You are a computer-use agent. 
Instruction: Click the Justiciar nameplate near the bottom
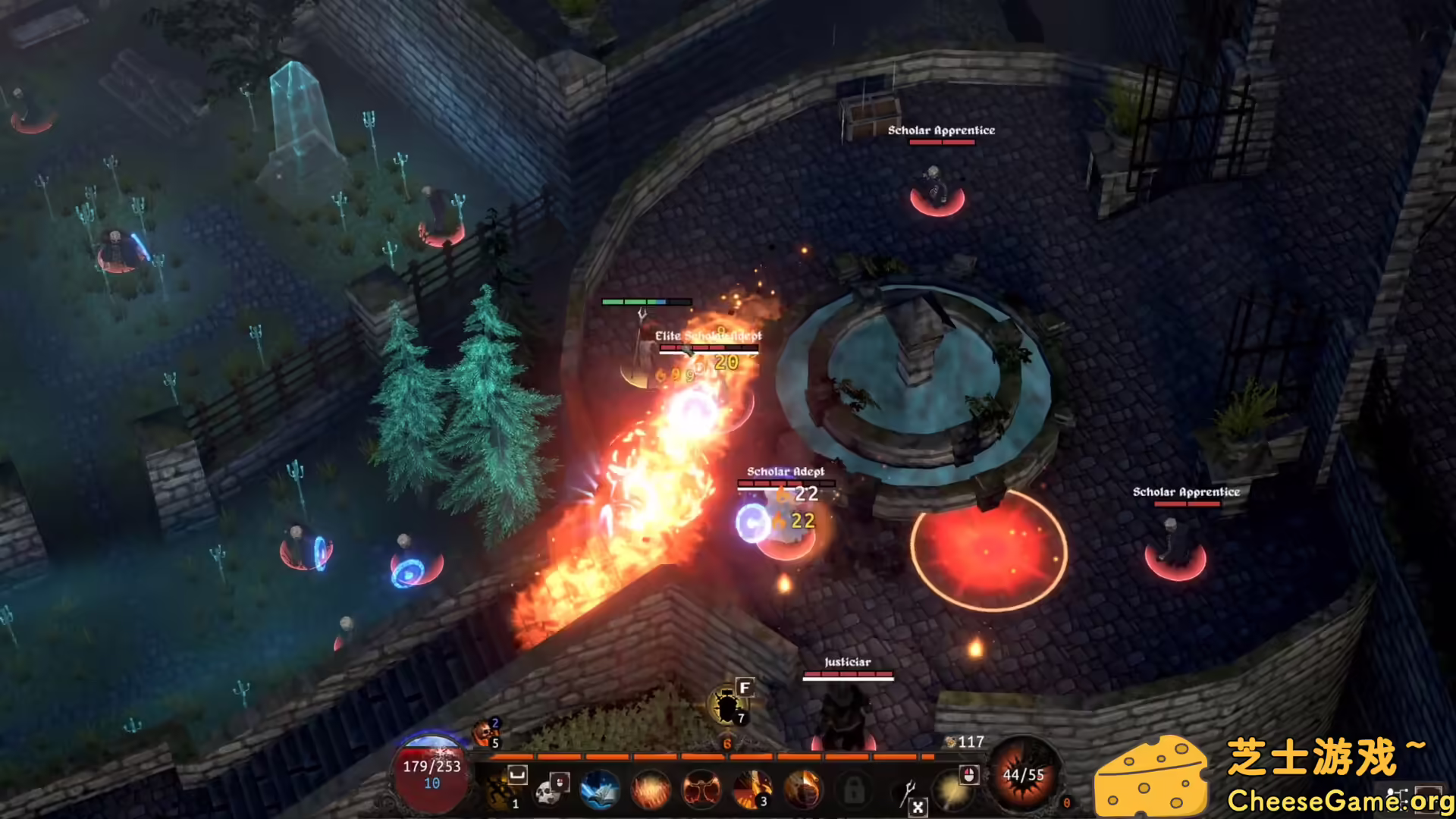point(847,661)
